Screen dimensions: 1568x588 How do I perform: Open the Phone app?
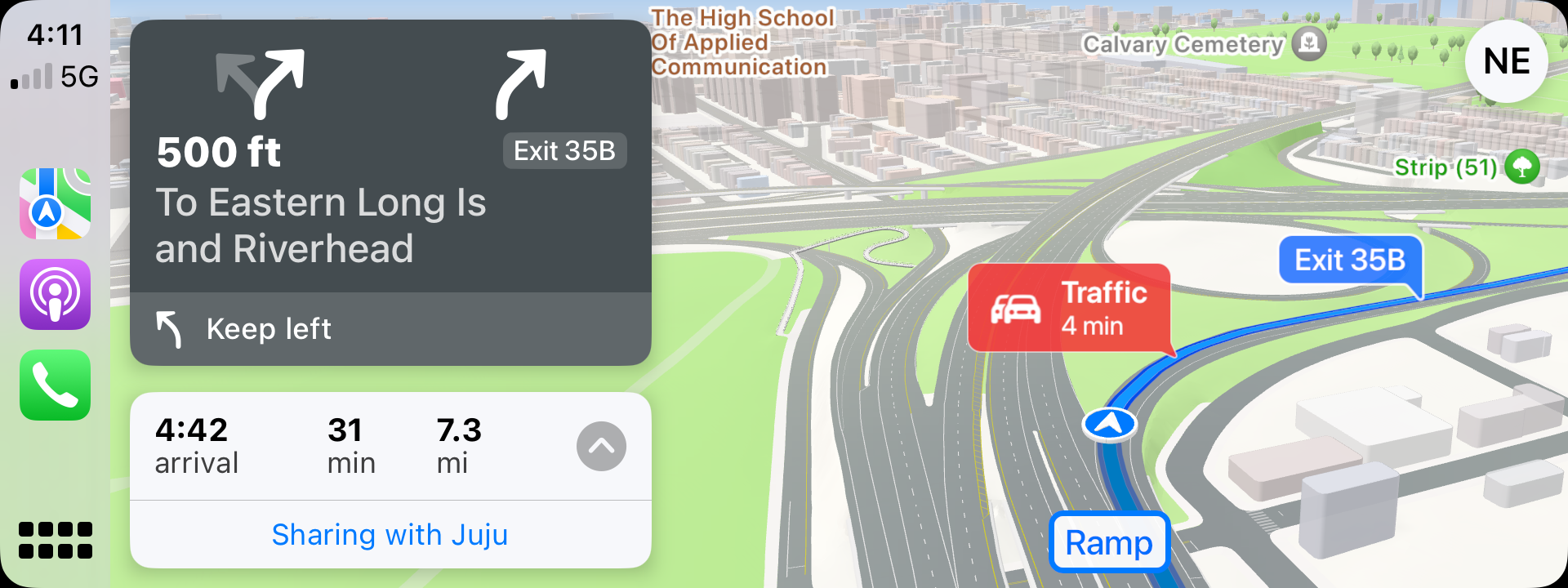click(x=56, y=385)
